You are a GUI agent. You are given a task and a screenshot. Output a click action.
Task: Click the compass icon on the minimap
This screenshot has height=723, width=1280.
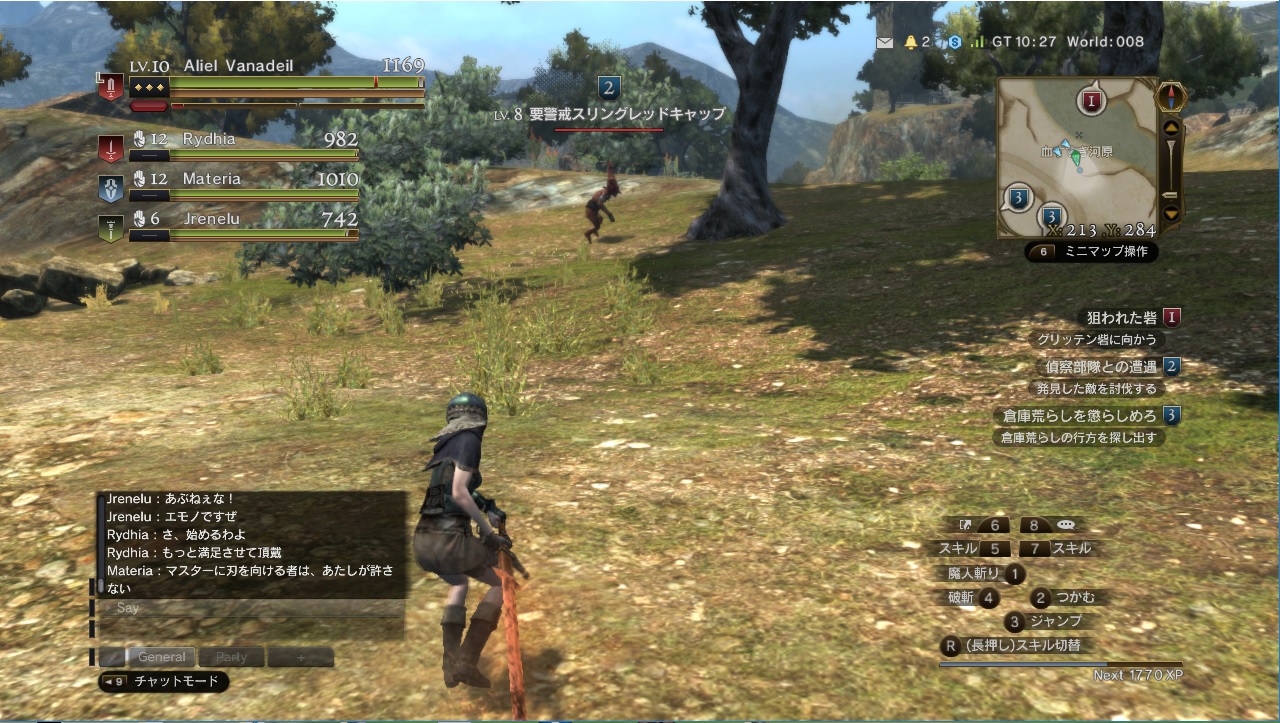pos(1171,97)
